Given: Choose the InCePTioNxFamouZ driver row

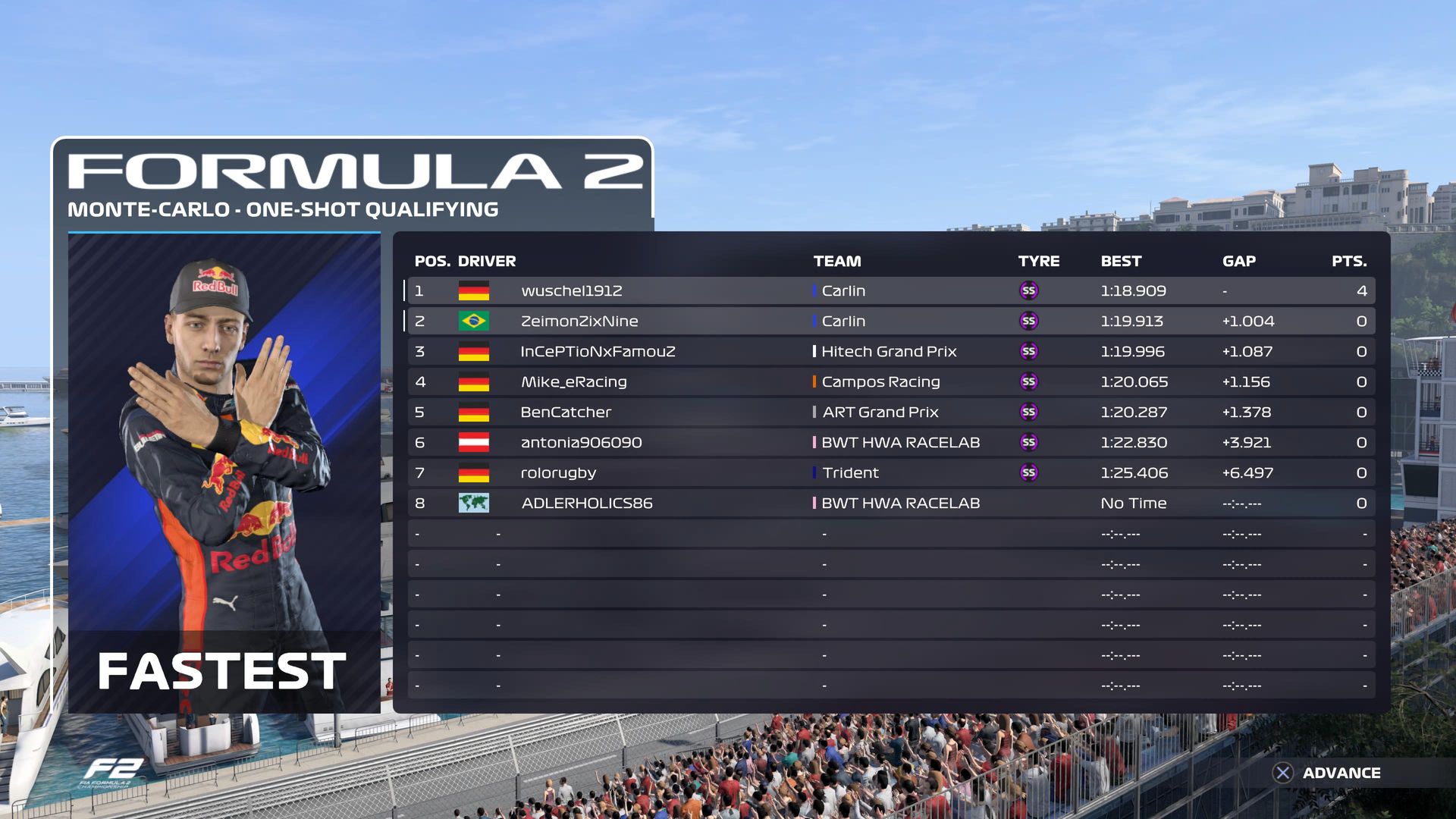Looking at the screenshot, I should pyautogui.click(x=890, y=352).
